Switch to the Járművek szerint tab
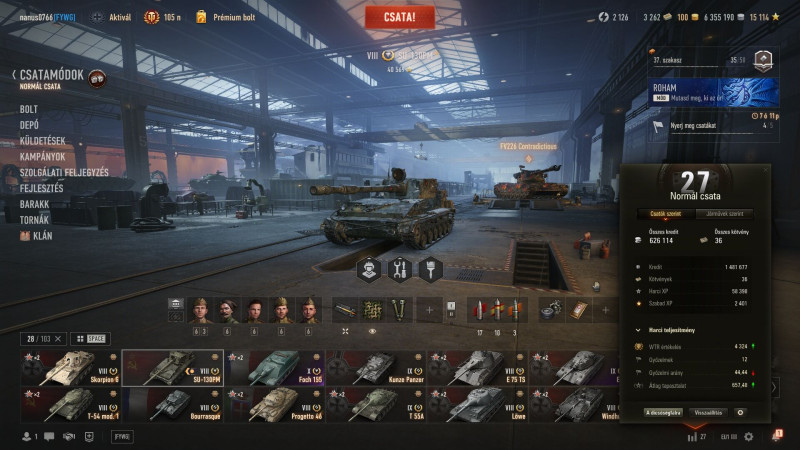This screenshot has width=800, height=450. click(723, 213)
